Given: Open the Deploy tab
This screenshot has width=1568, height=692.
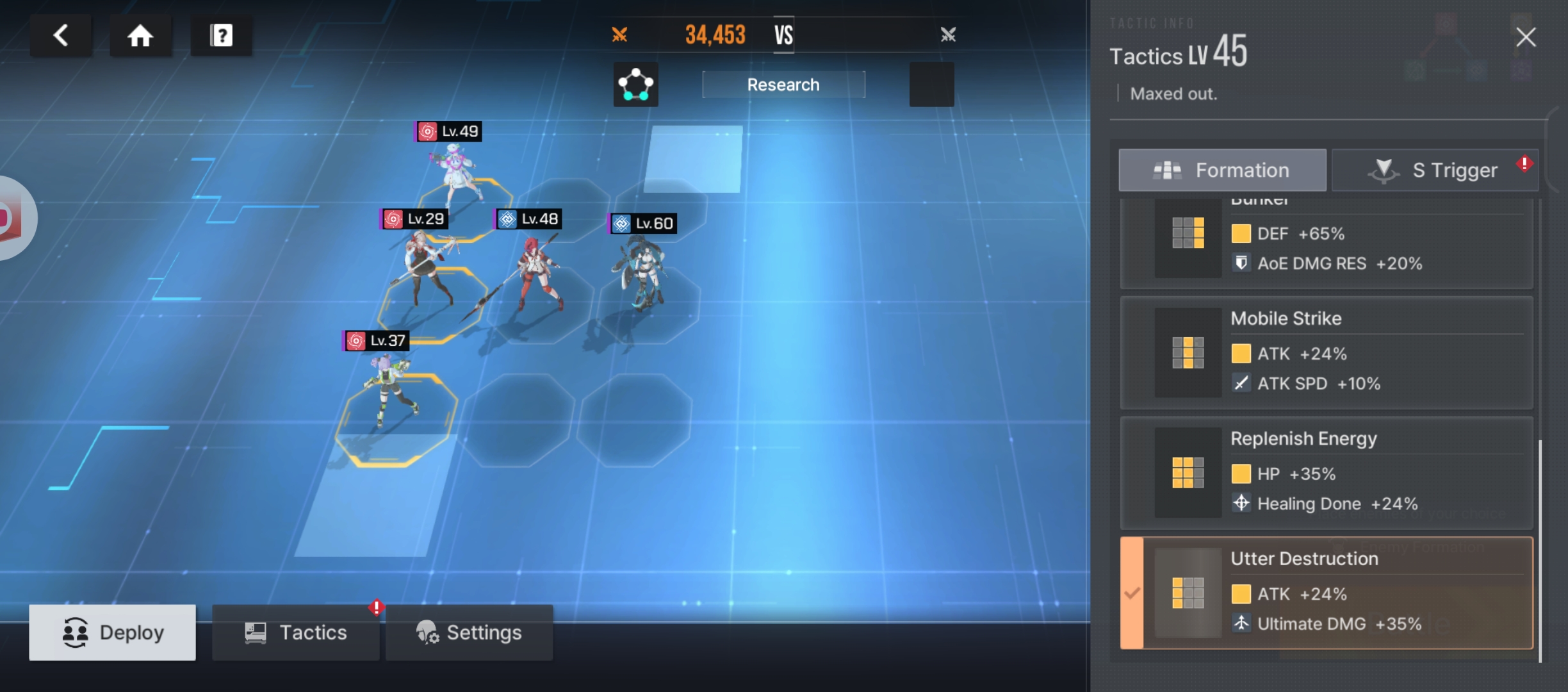Looking at the screenshot, I should 112,632.
